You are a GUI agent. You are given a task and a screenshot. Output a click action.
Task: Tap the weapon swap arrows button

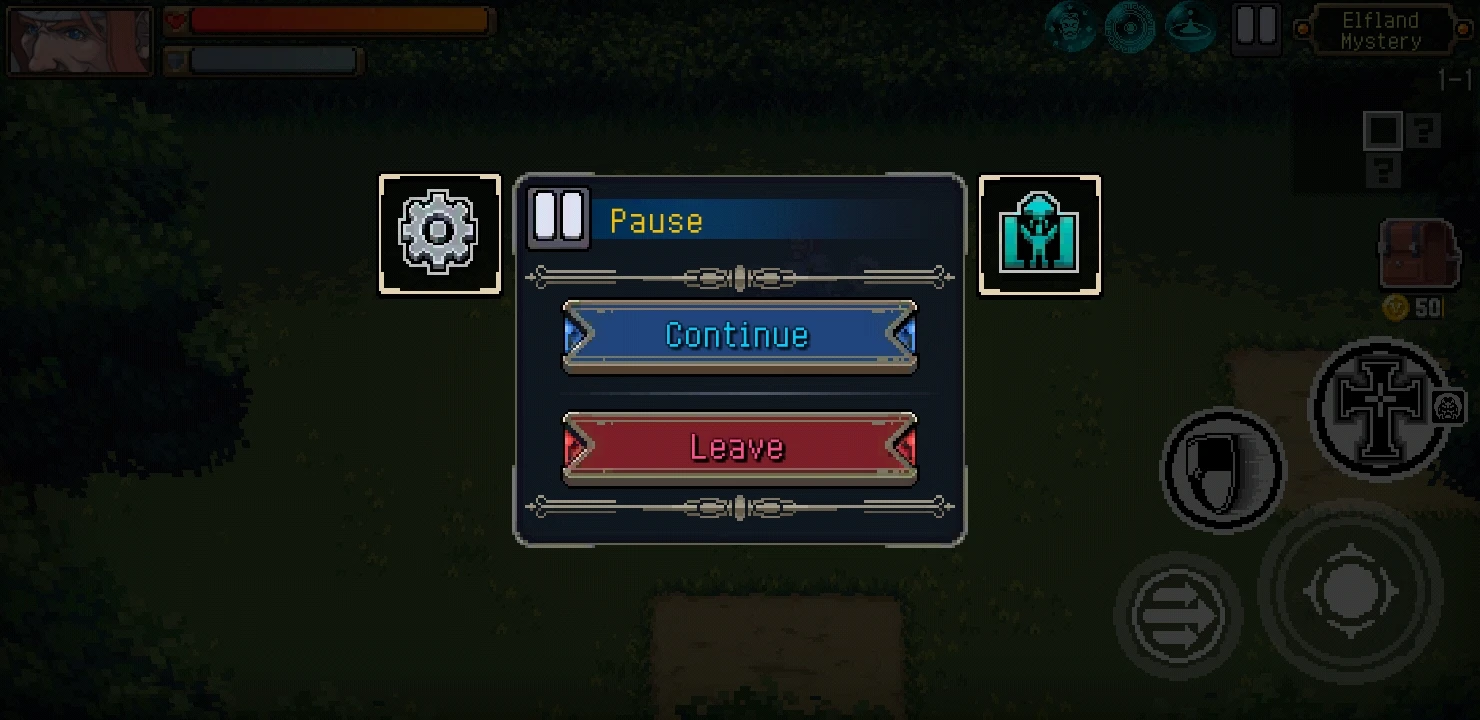[1176, 614]
